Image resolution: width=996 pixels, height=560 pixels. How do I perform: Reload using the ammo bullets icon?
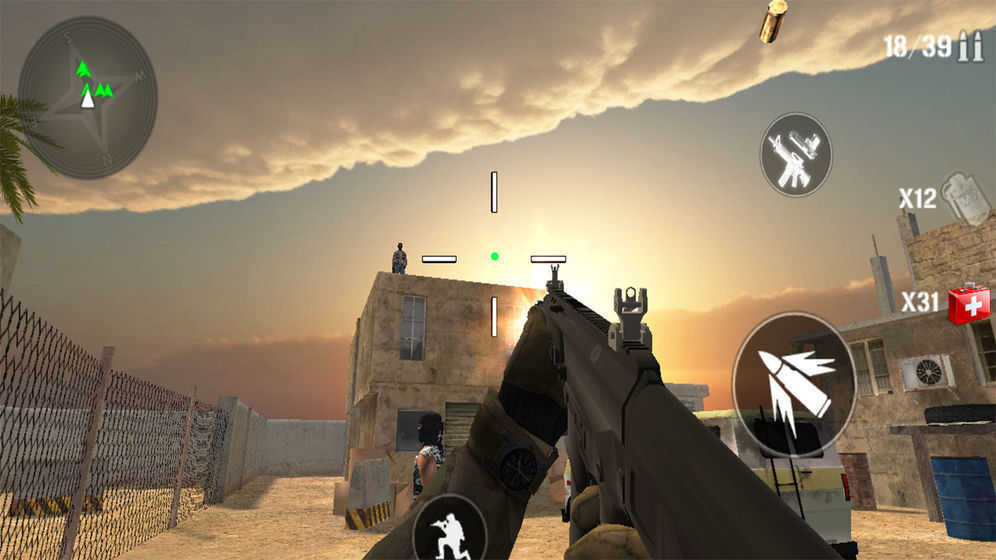(969, 46)
